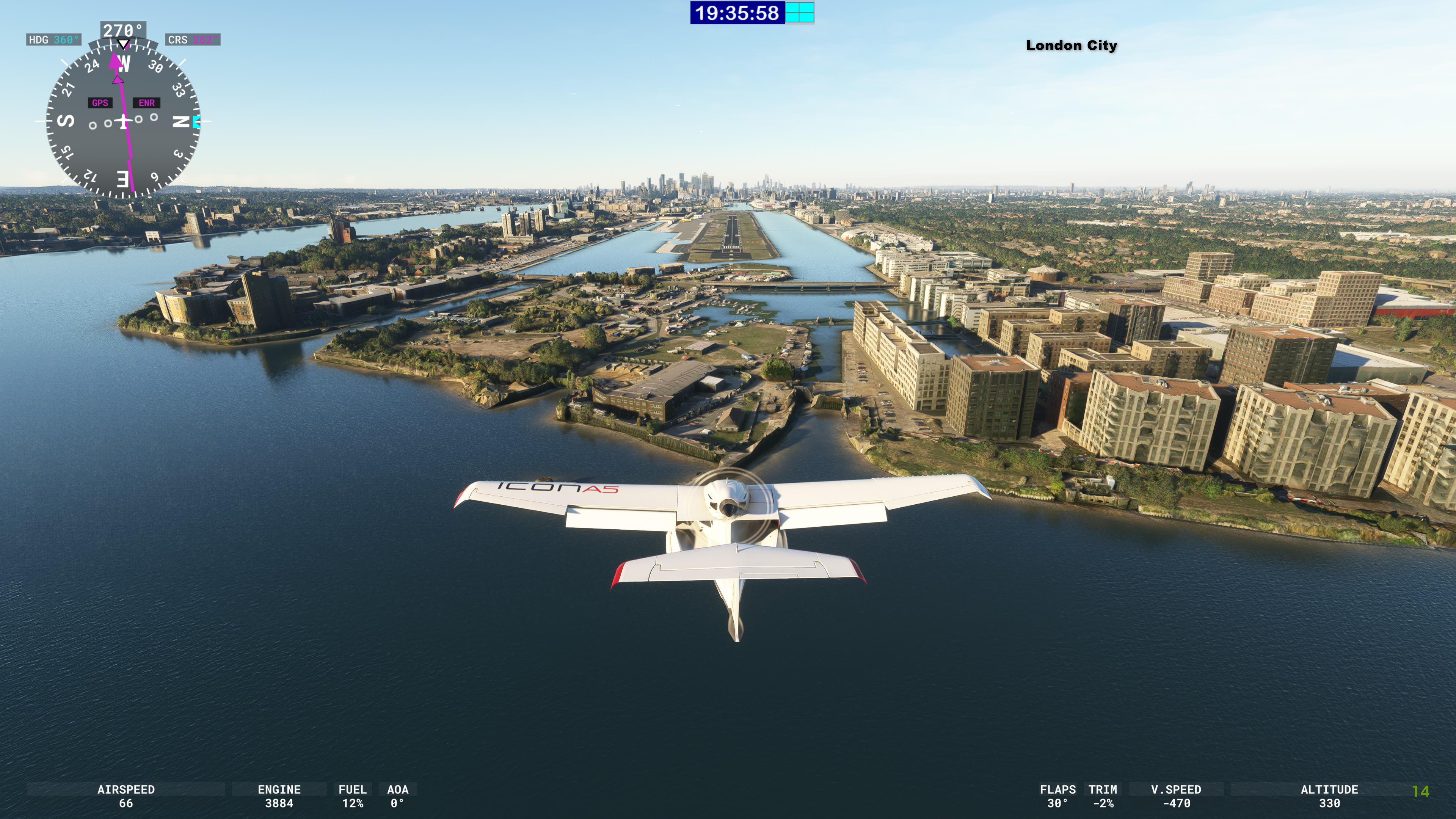This screenshot has height=819, width=1456.
Task: Click the compass heading indicator dial
Action: pos(123,121)
